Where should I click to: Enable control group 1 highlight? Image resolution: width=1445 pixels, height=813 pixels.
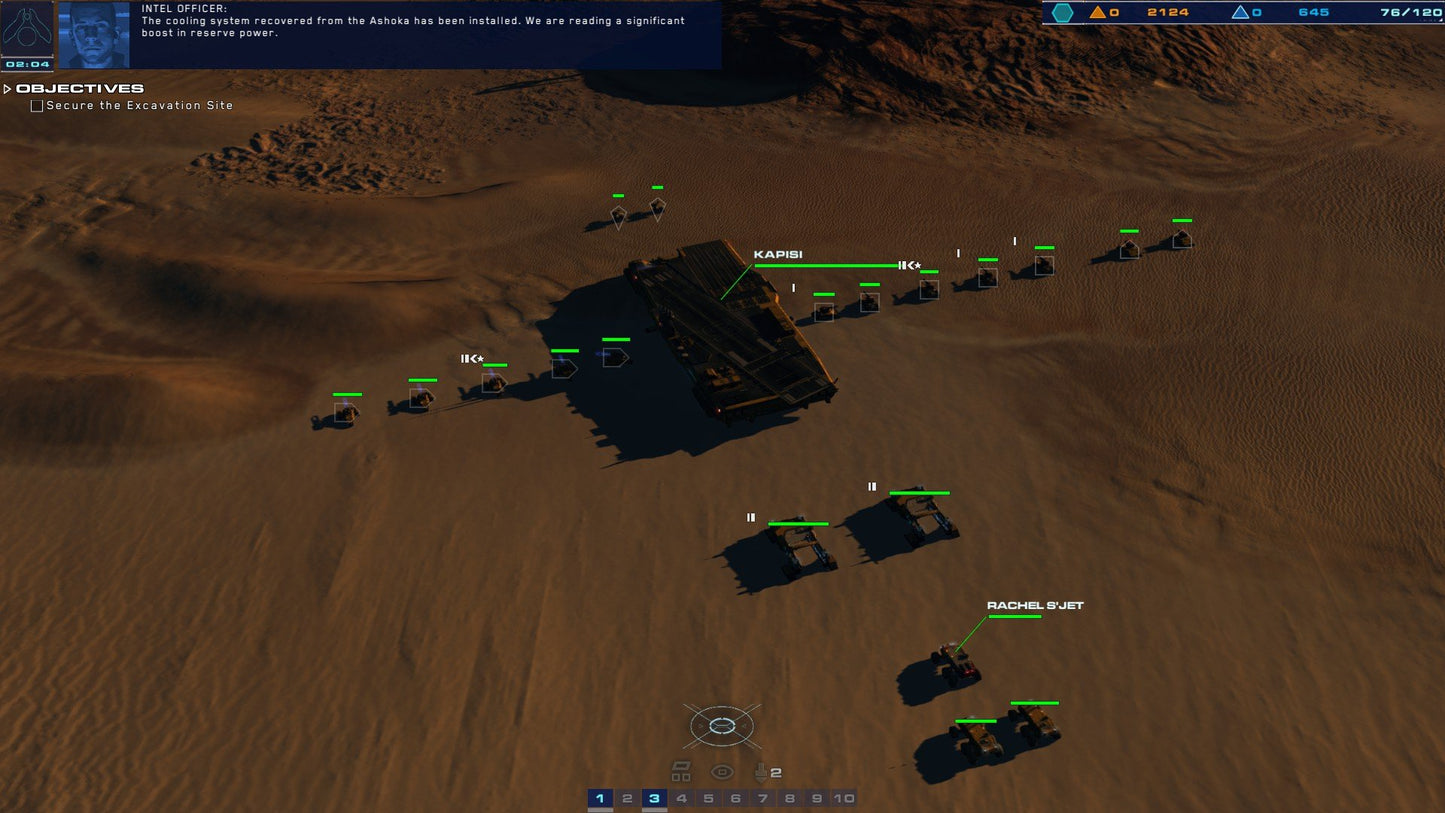point(599,798)
